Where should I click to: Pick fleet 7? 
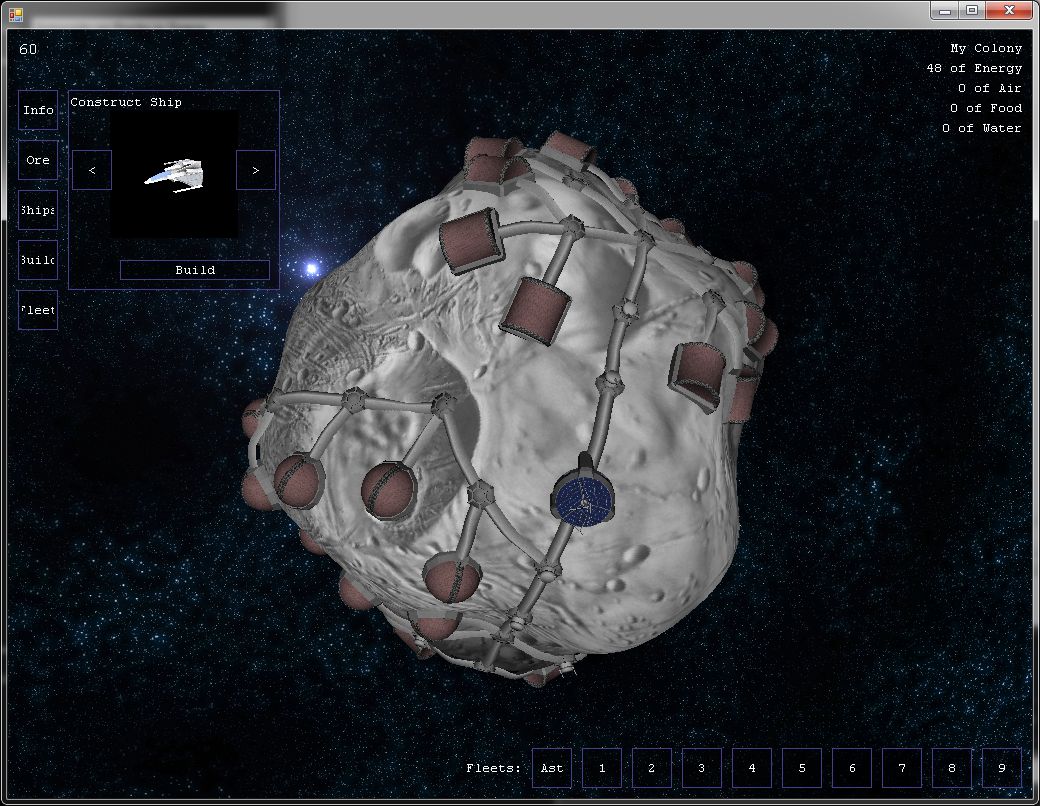pos(902,768)
